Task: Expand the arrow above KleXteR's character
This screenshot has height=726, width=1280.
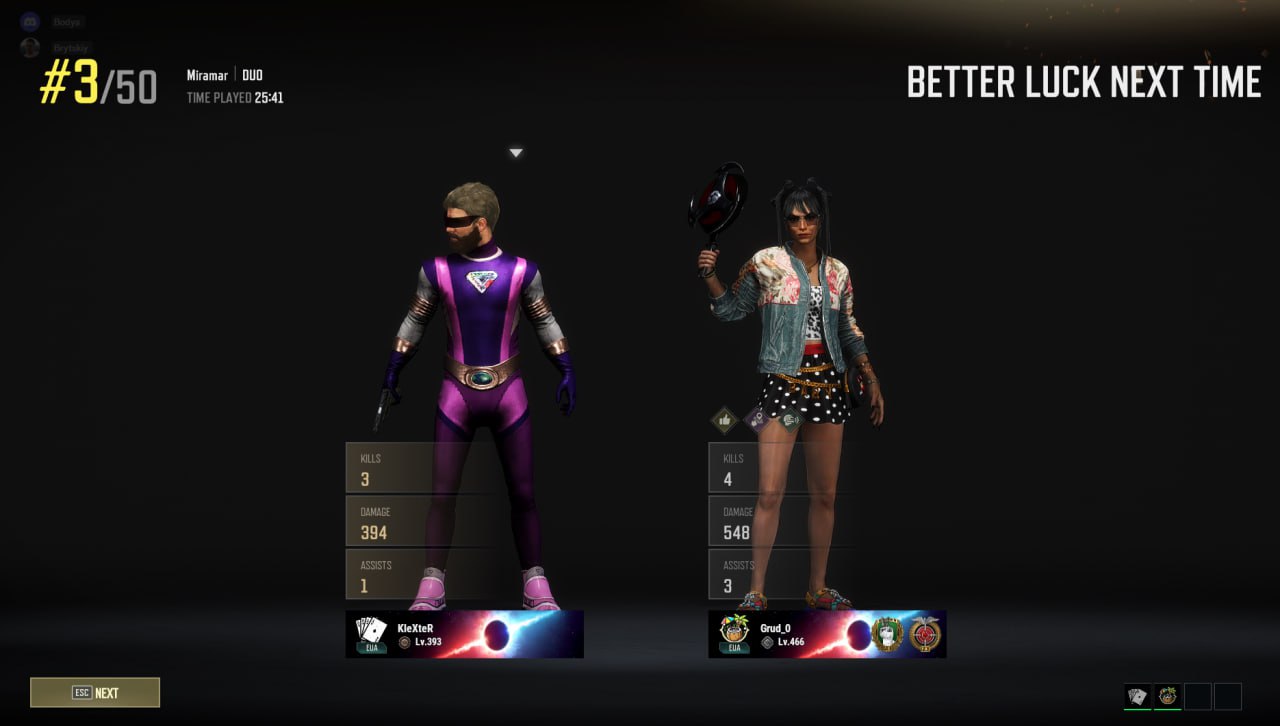Action: [516, 152]
